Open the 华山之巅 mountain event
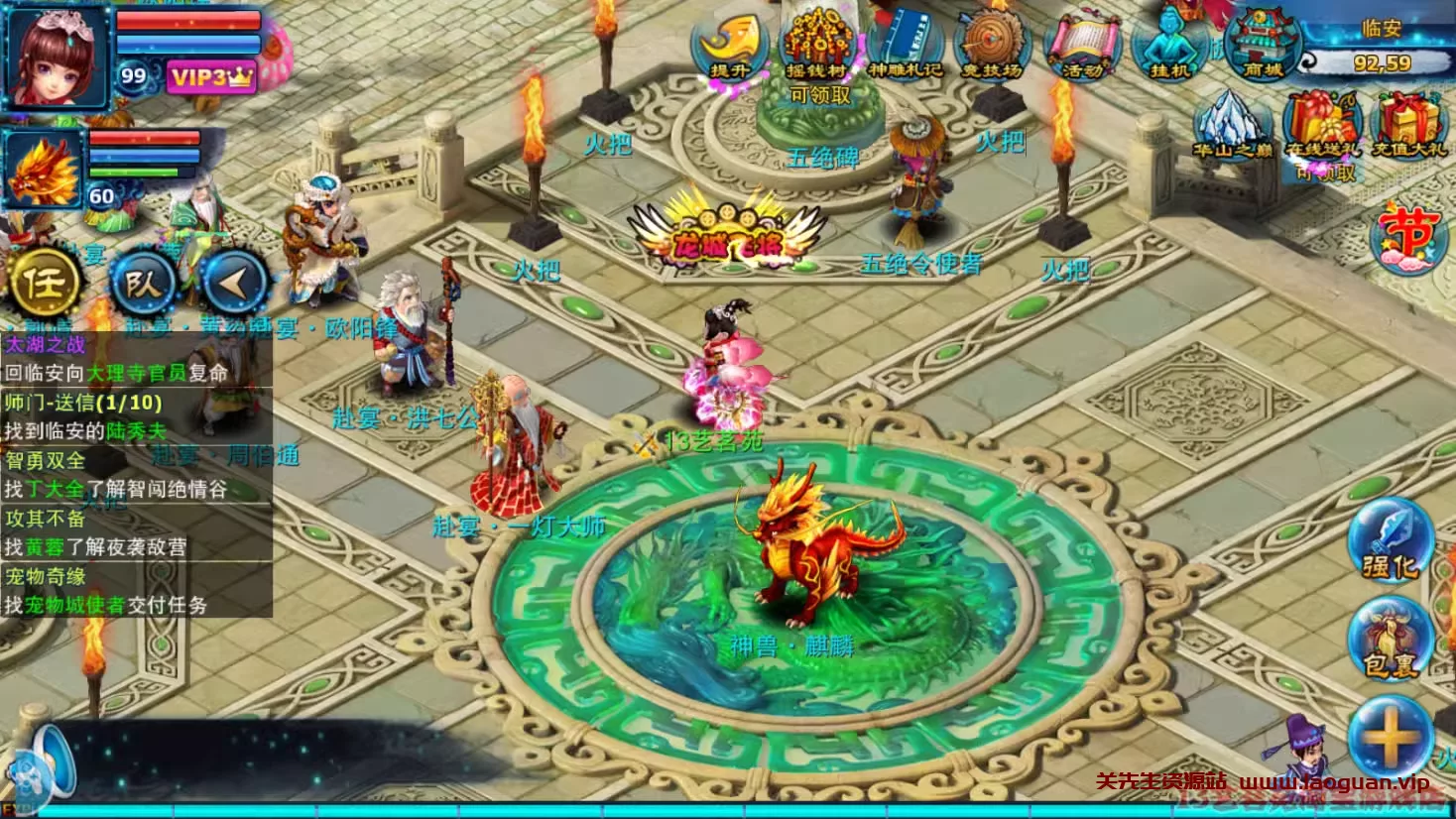 tap(1232, 126)
